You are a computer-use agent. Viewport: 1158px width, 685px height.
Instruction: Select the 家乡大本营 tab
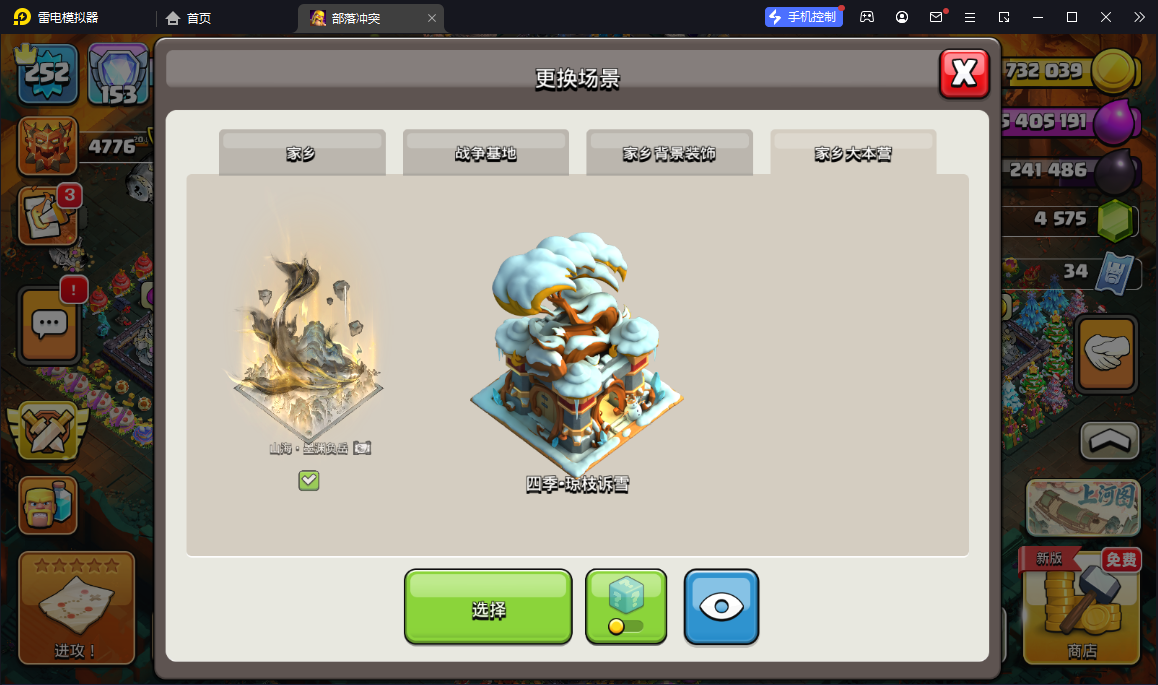pyautogui.click(x=853, y=153)
